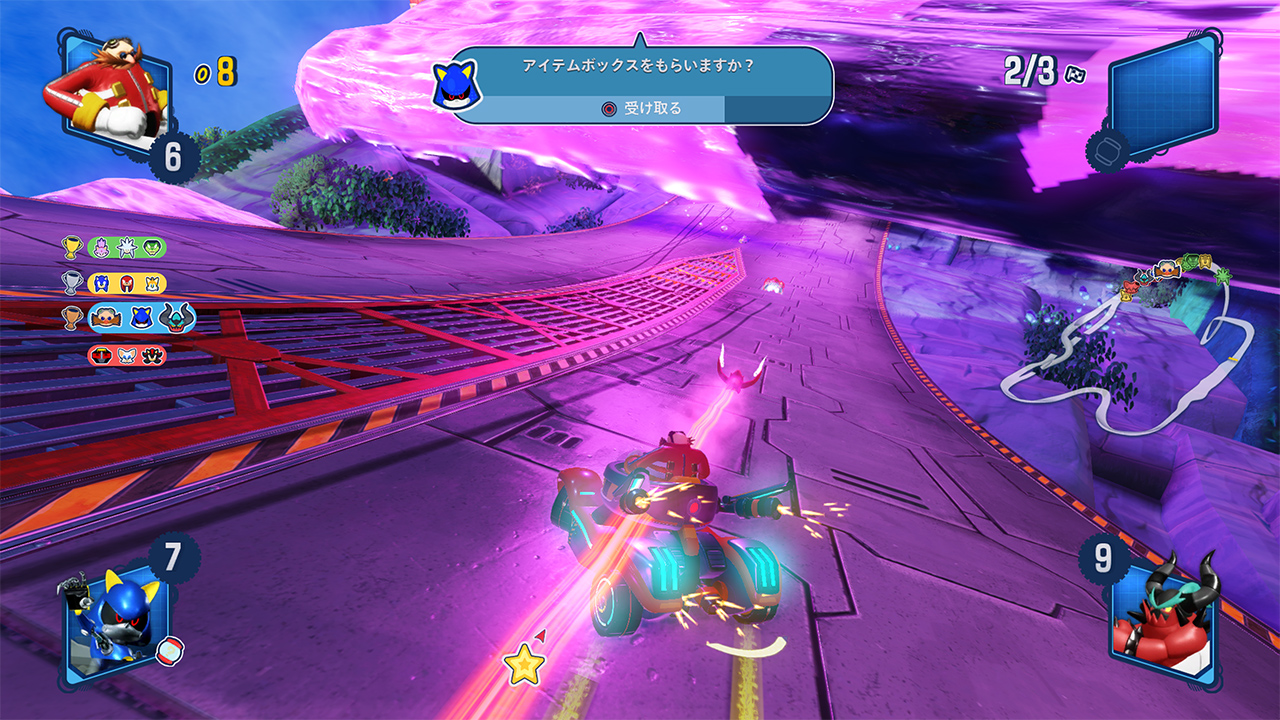The width and height of the screenshot is (1280, 720).
Task: Select Zavok's teammate portrait
Action: tap(1161, 613)
